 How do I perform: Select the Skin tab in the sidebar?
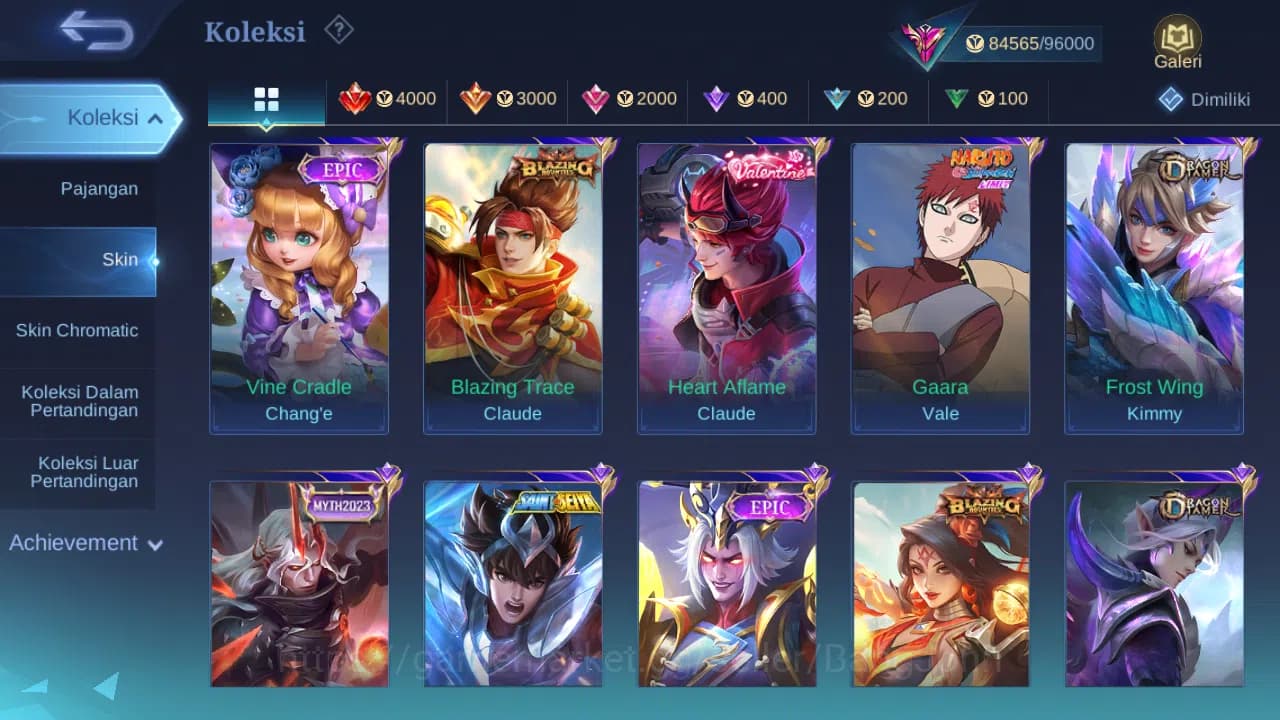point(119,259)
